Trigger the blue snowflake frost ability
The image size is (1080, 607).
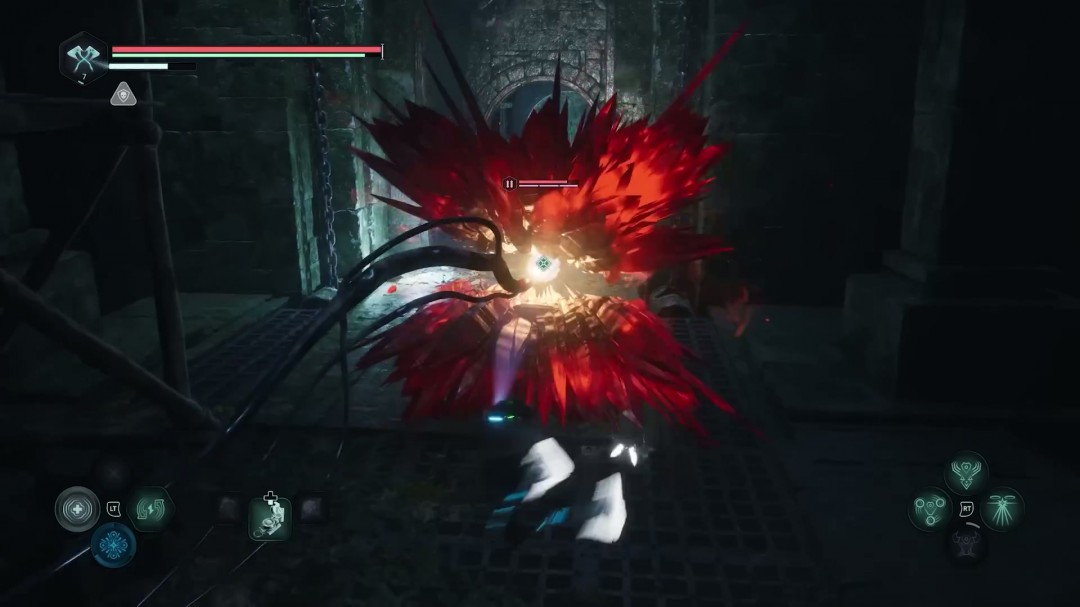(113, 546)
